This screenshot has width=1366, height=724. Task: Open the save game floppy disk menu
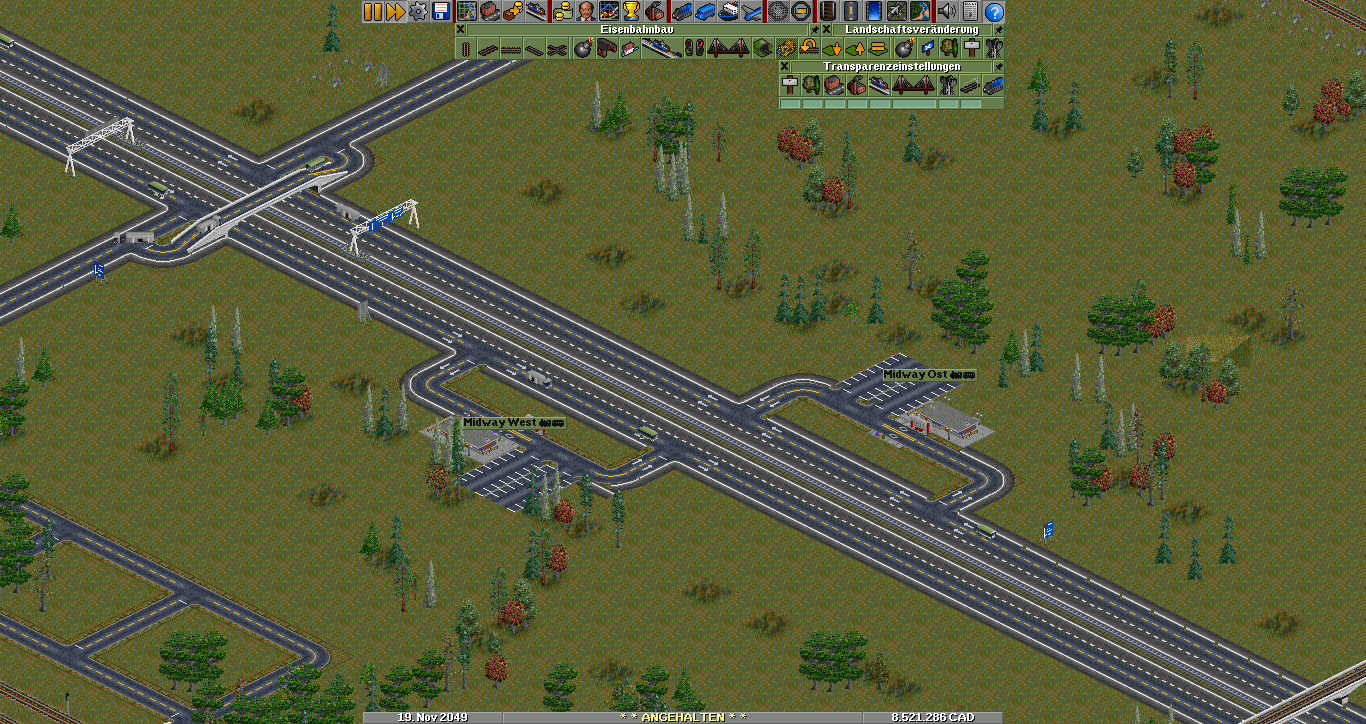(x=439, y=12)
